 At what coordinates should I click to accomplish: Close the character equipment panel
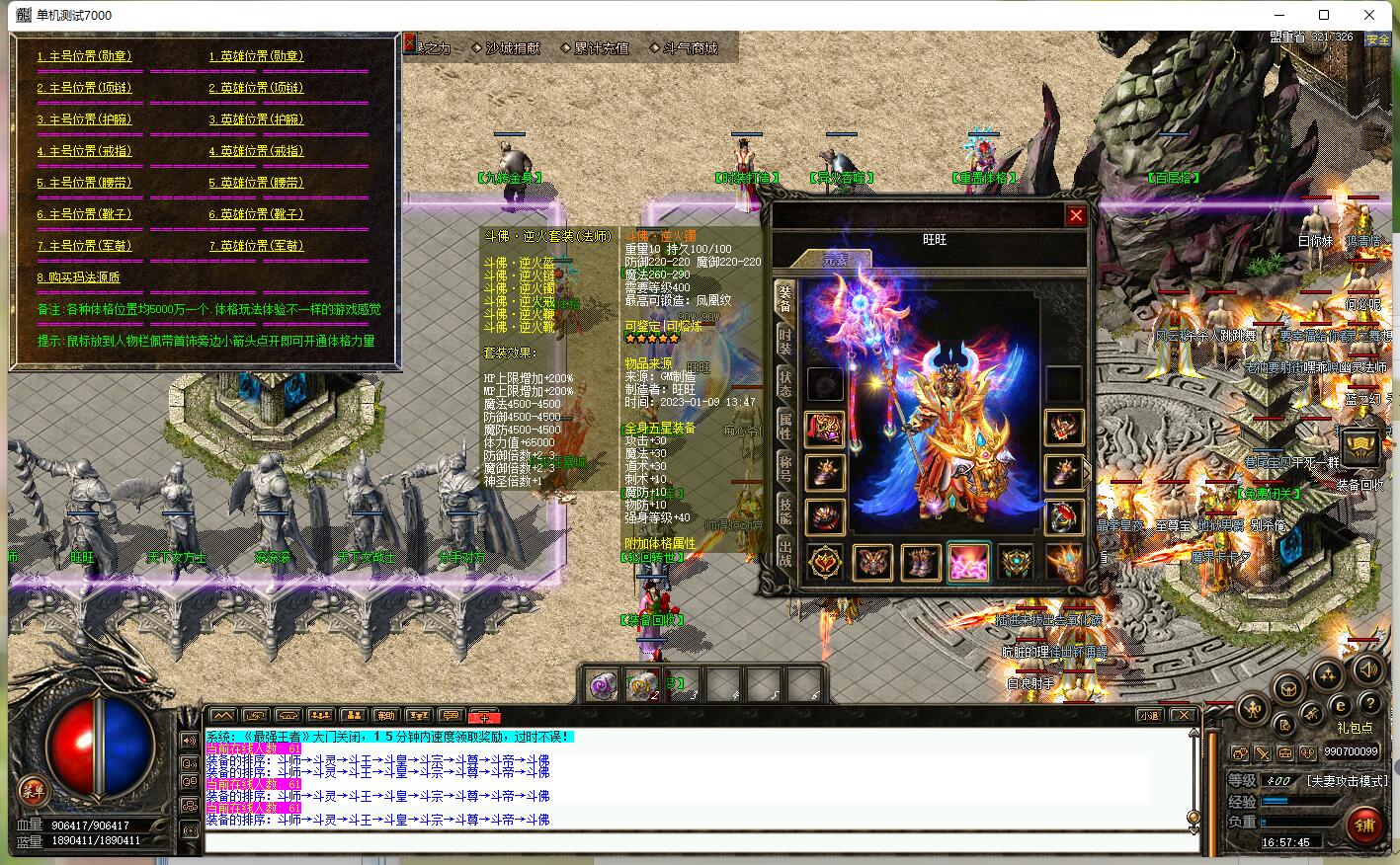[x=1076, y=215]
